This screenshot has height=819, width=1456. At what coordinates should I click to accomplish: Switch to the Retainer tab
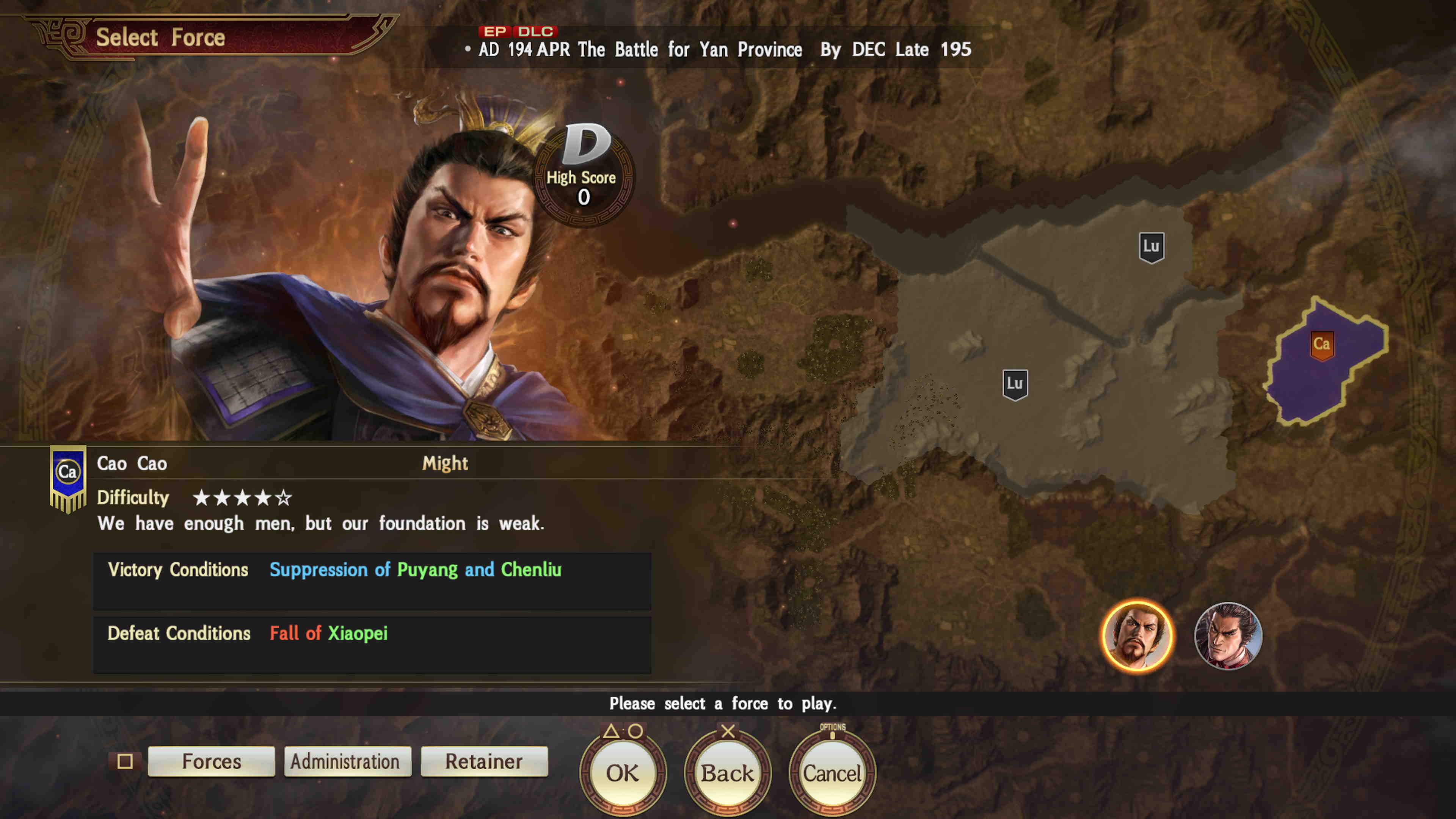[x=483, y=761]
